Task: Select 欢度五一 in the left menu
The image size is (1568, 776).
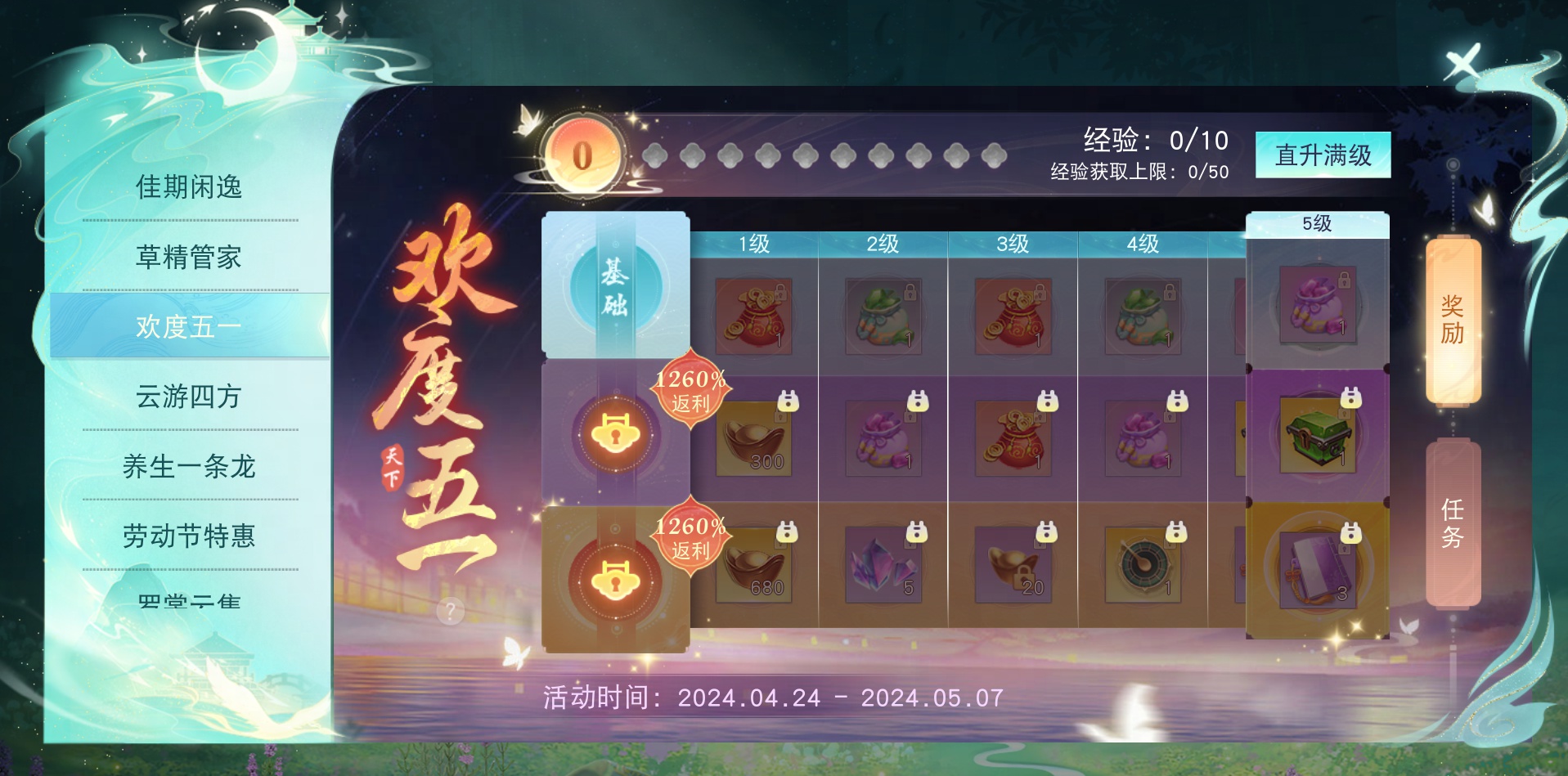Action: tap(187, 325)
